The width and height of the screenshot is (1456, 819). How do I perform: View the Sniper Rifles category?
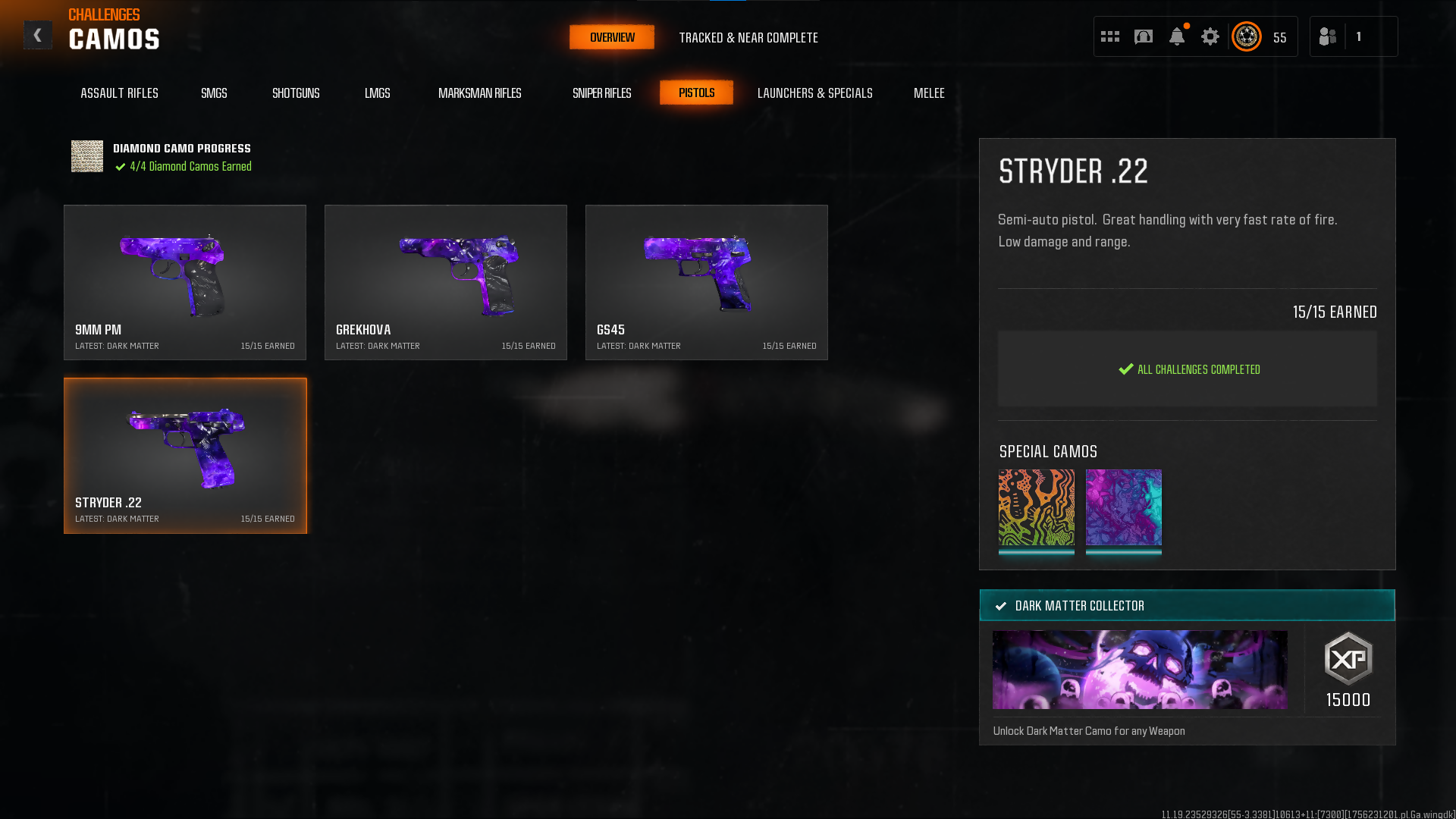(601, 93)
